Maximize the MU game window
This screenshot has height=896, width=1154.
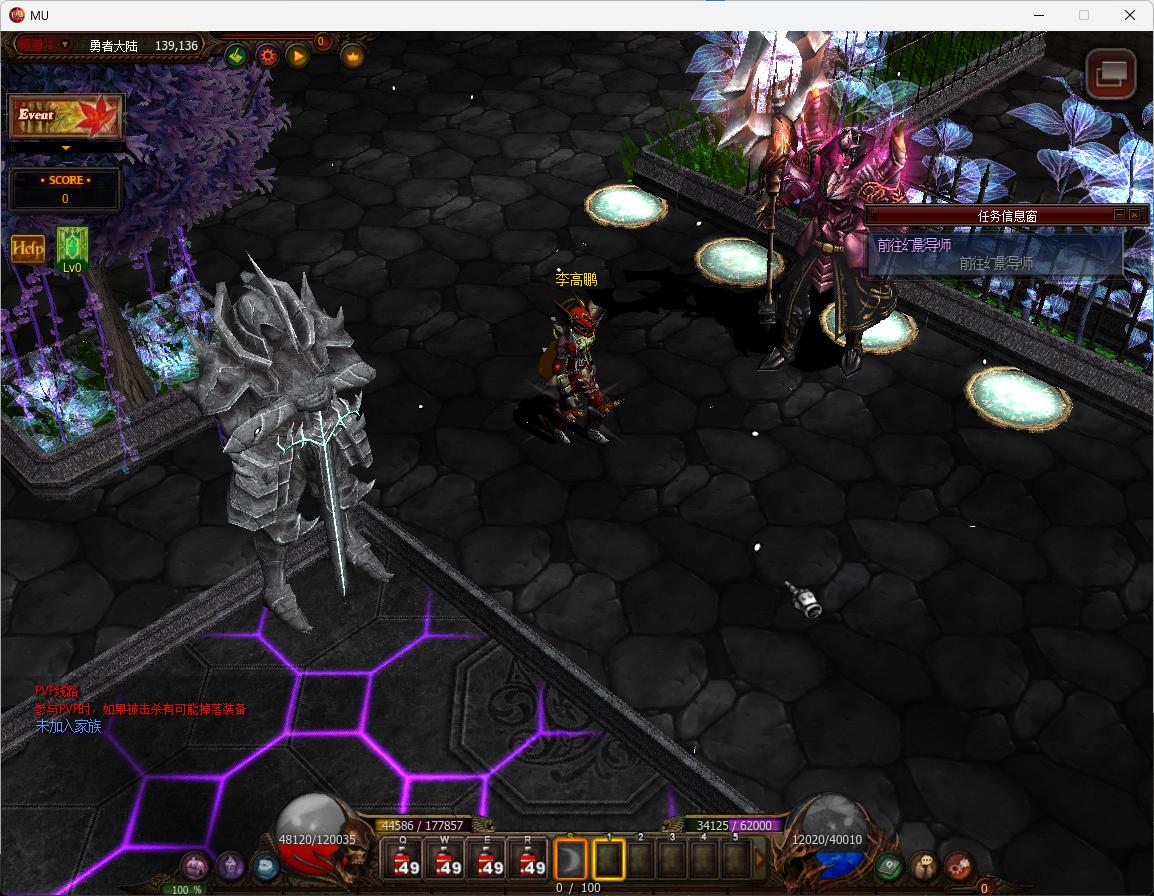(1084, 15)
